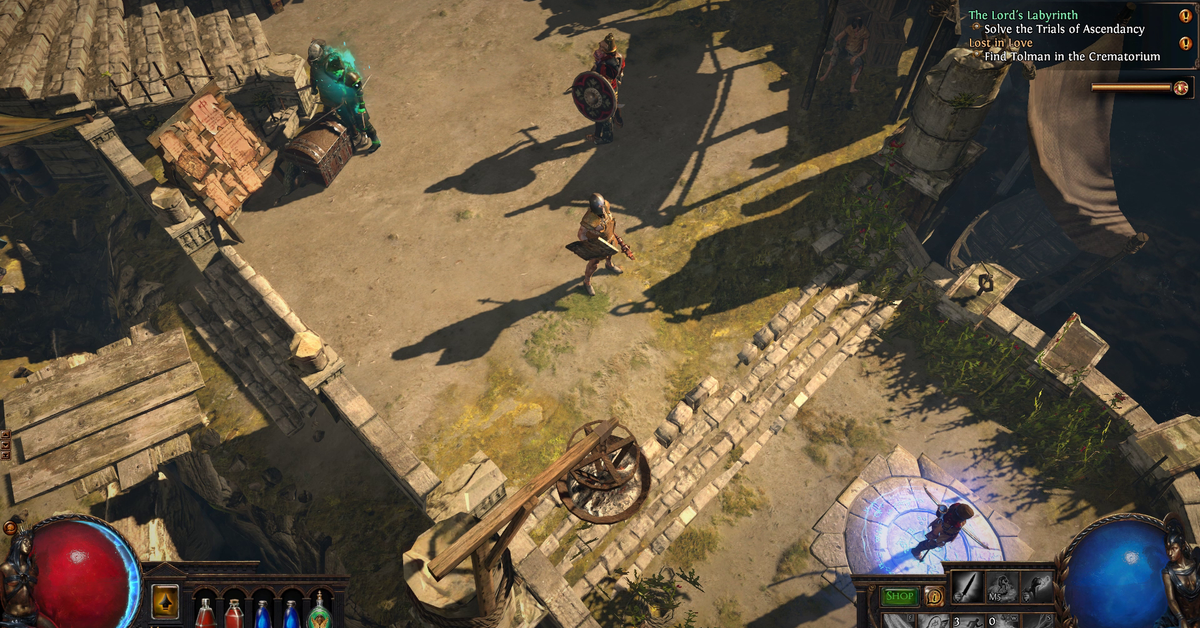1200x628 pixels.
Task: Select the Lost in Love quest title
Action: point(1000,43)
